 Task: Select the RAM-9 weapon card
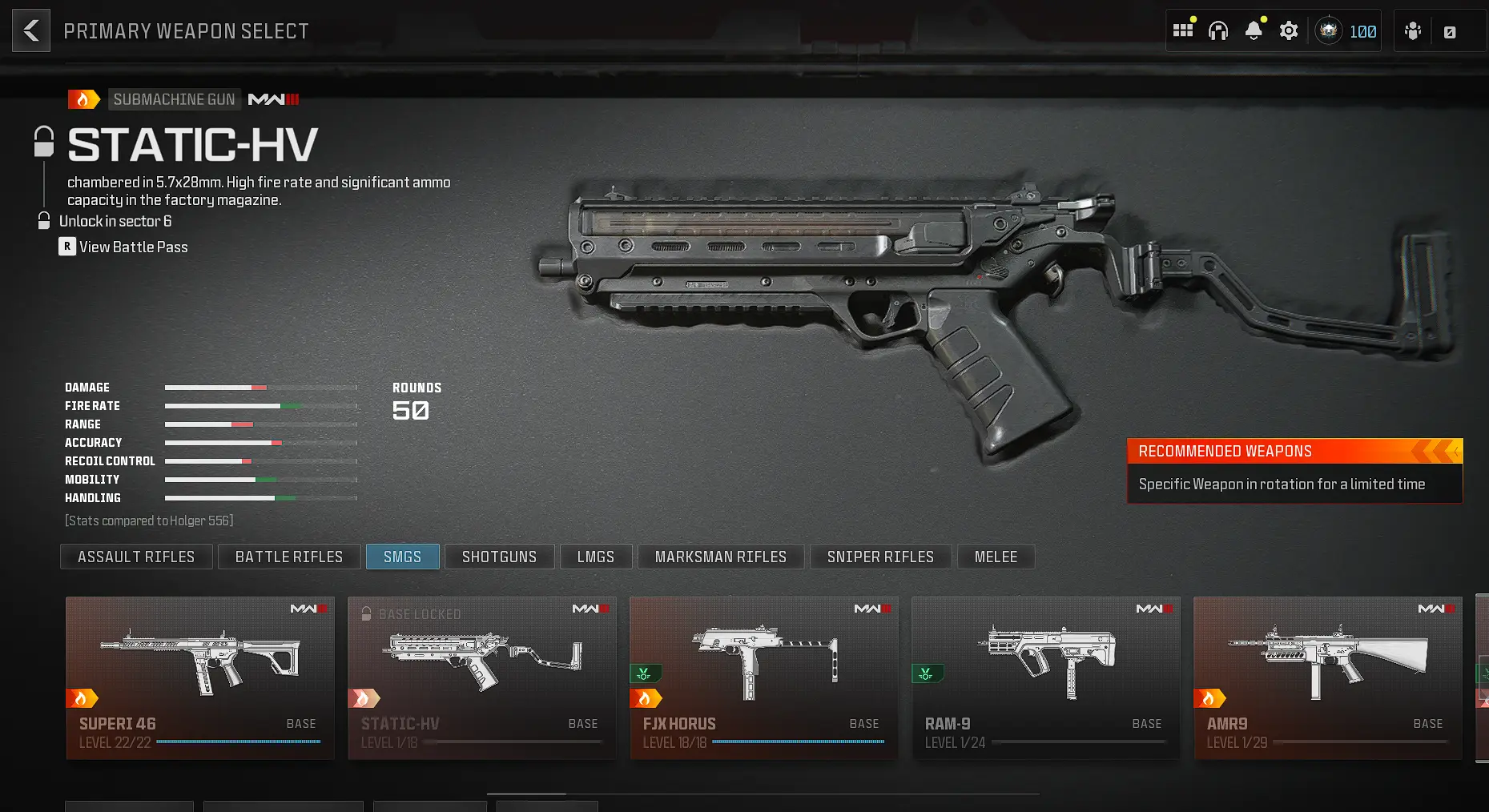1045,677
